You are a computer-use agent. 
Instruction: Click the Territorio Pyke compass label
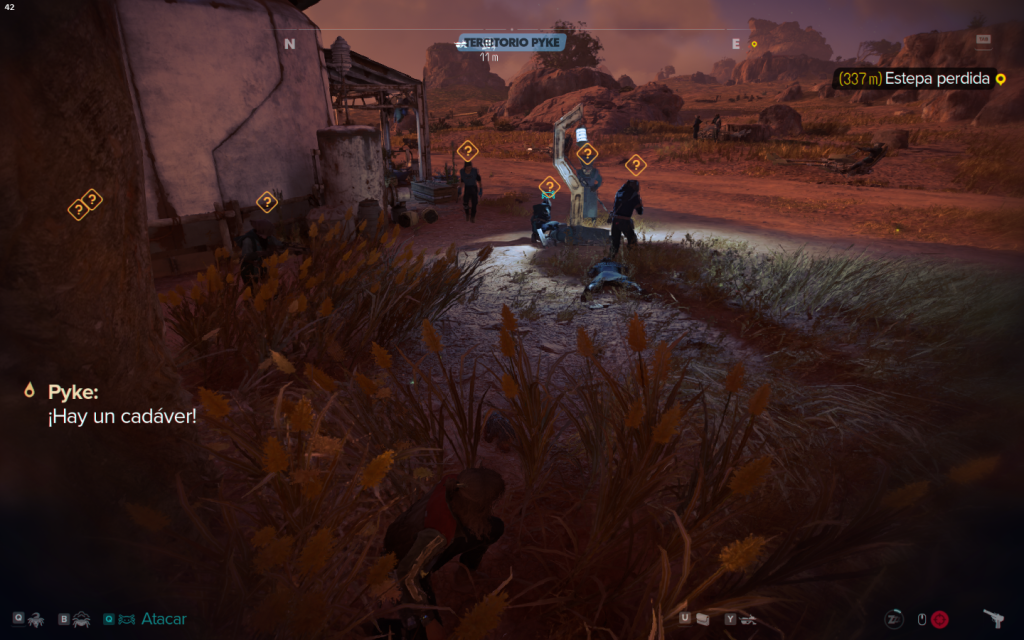point(513,43)
